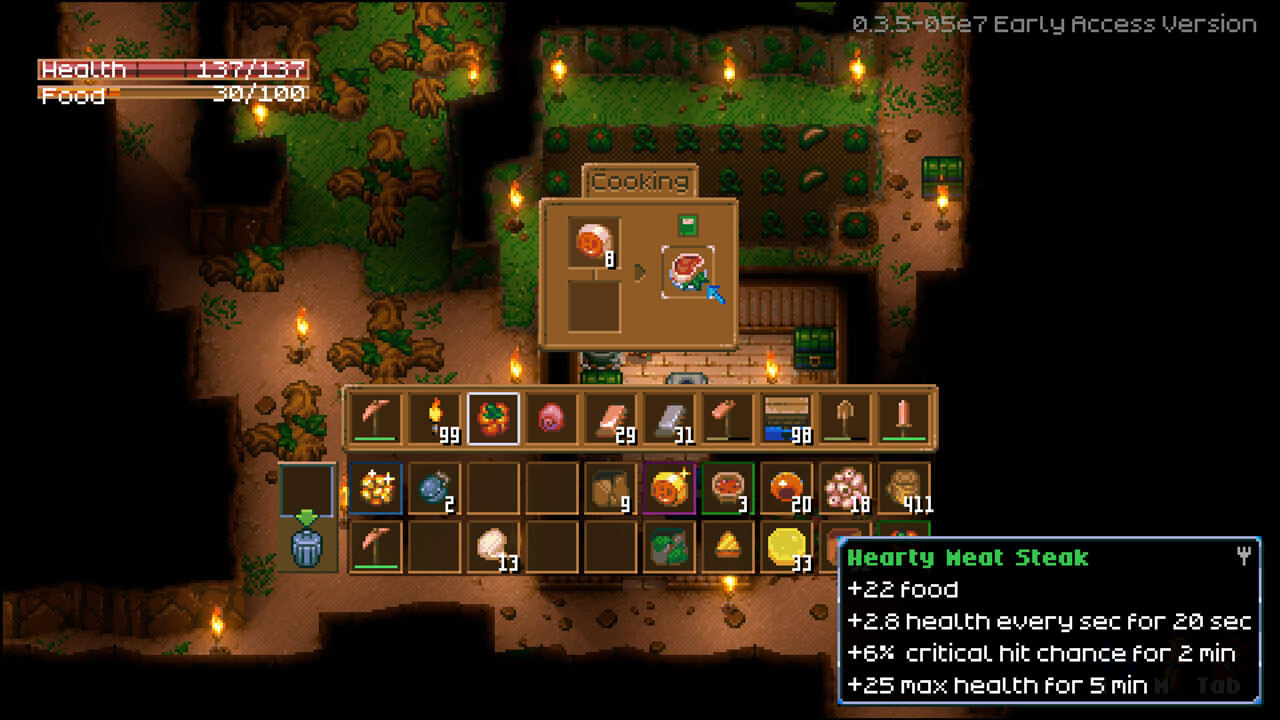Pick the iron bar stack of 31

[x=669, y=418]
